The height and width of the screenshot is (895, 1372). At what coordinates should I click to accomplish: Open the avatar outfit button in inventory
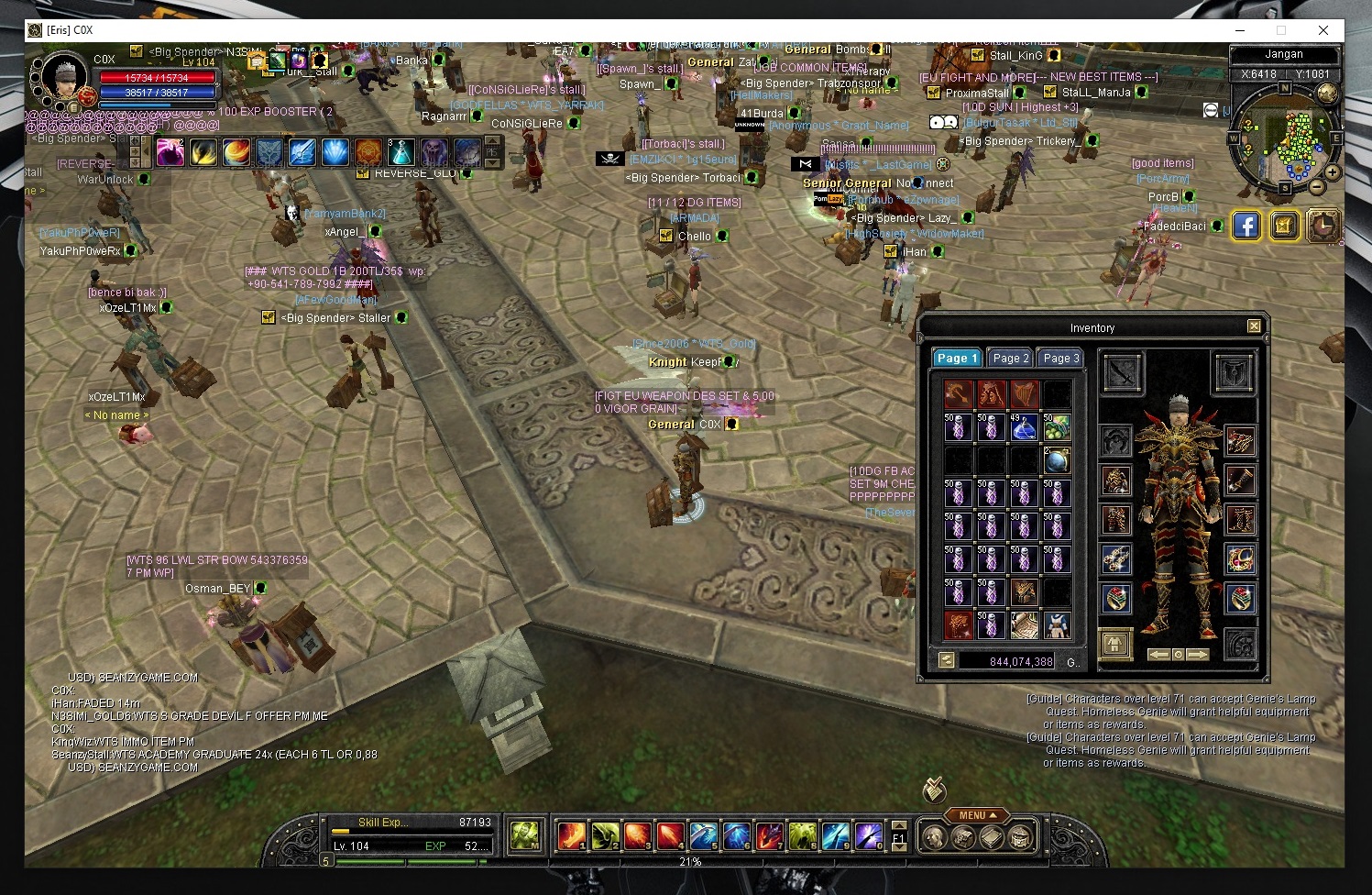(x=1115, y=643)
